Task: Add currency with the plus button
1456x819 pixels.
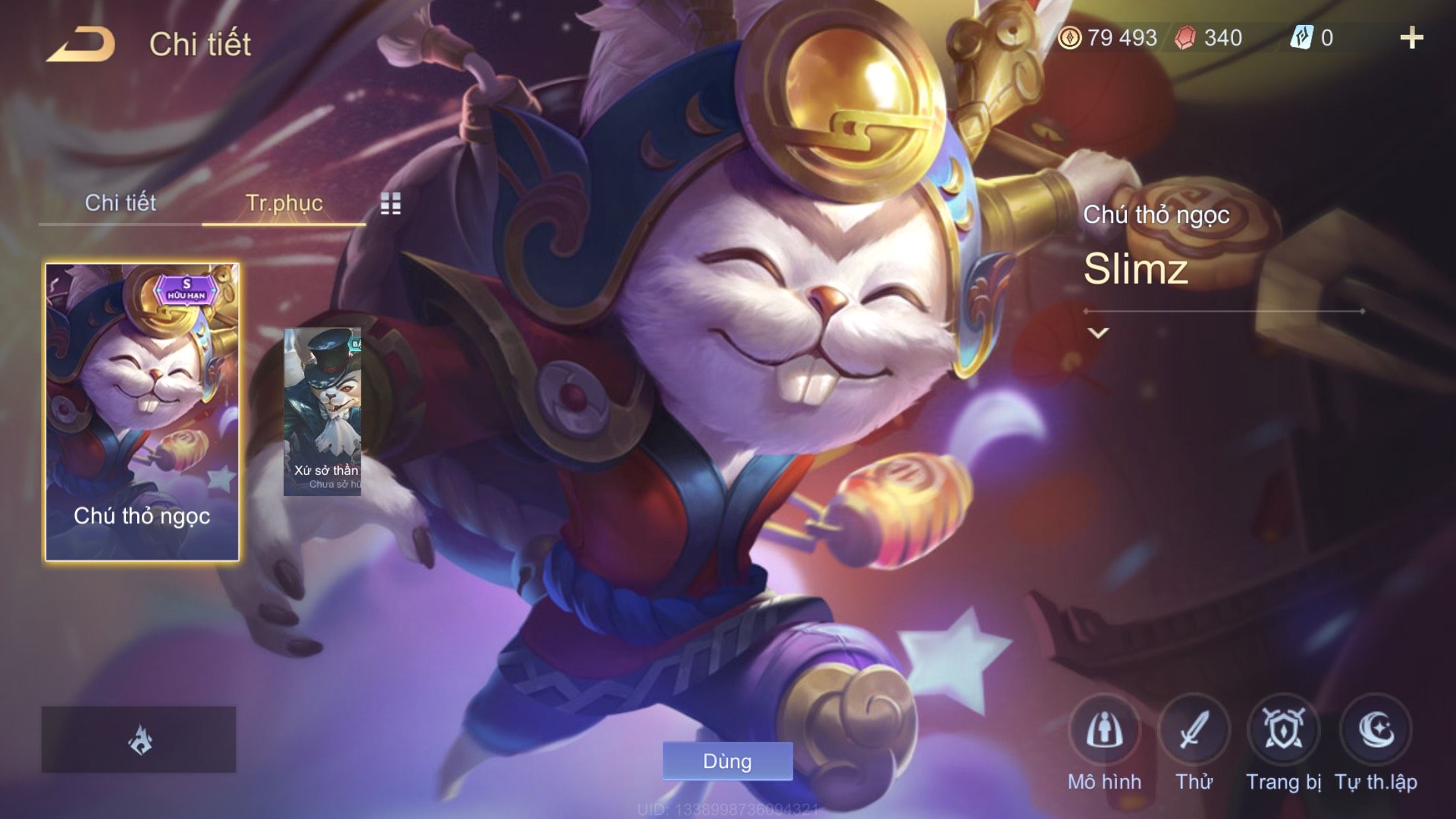Action: [x=1411, y=38]
